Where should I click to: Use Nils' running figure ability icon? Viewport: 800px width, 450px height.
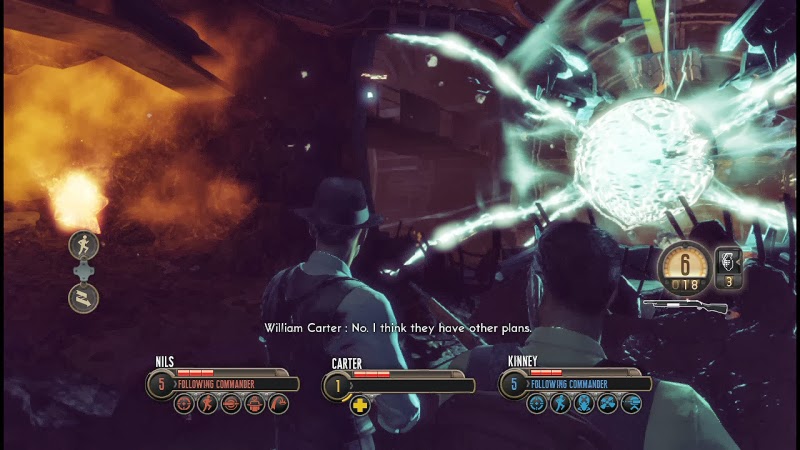pos(207,404)
